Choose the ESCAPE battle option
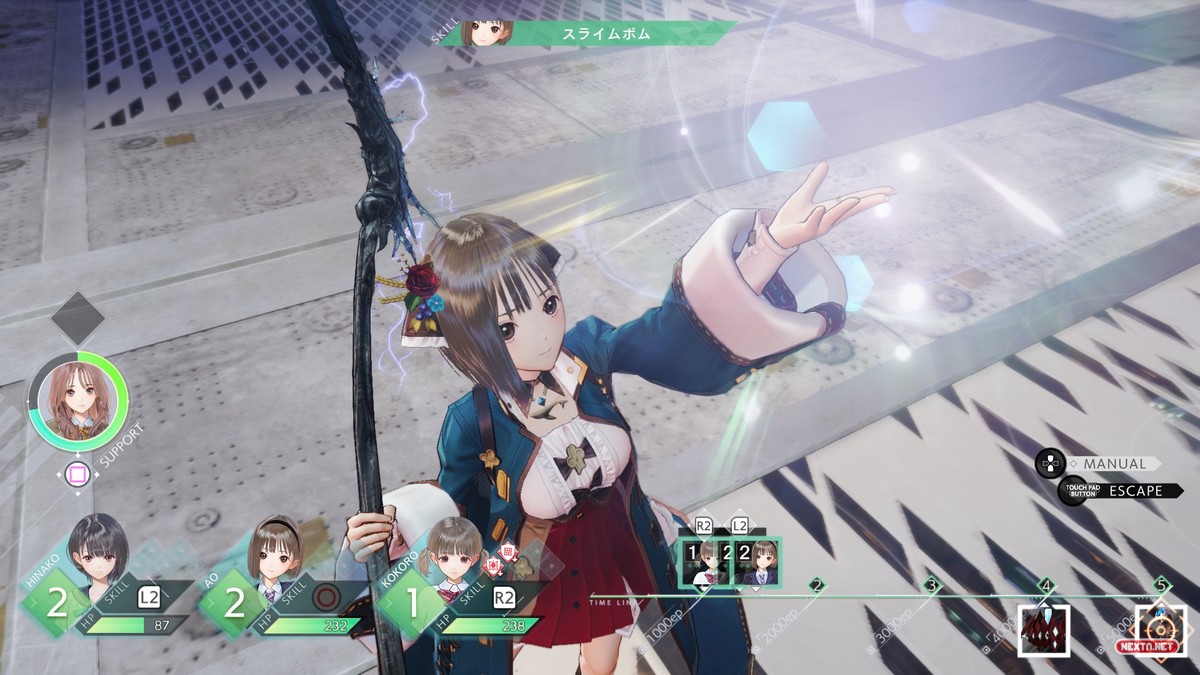This screenshot has height=675, width=1200. tap(1134, 491)
